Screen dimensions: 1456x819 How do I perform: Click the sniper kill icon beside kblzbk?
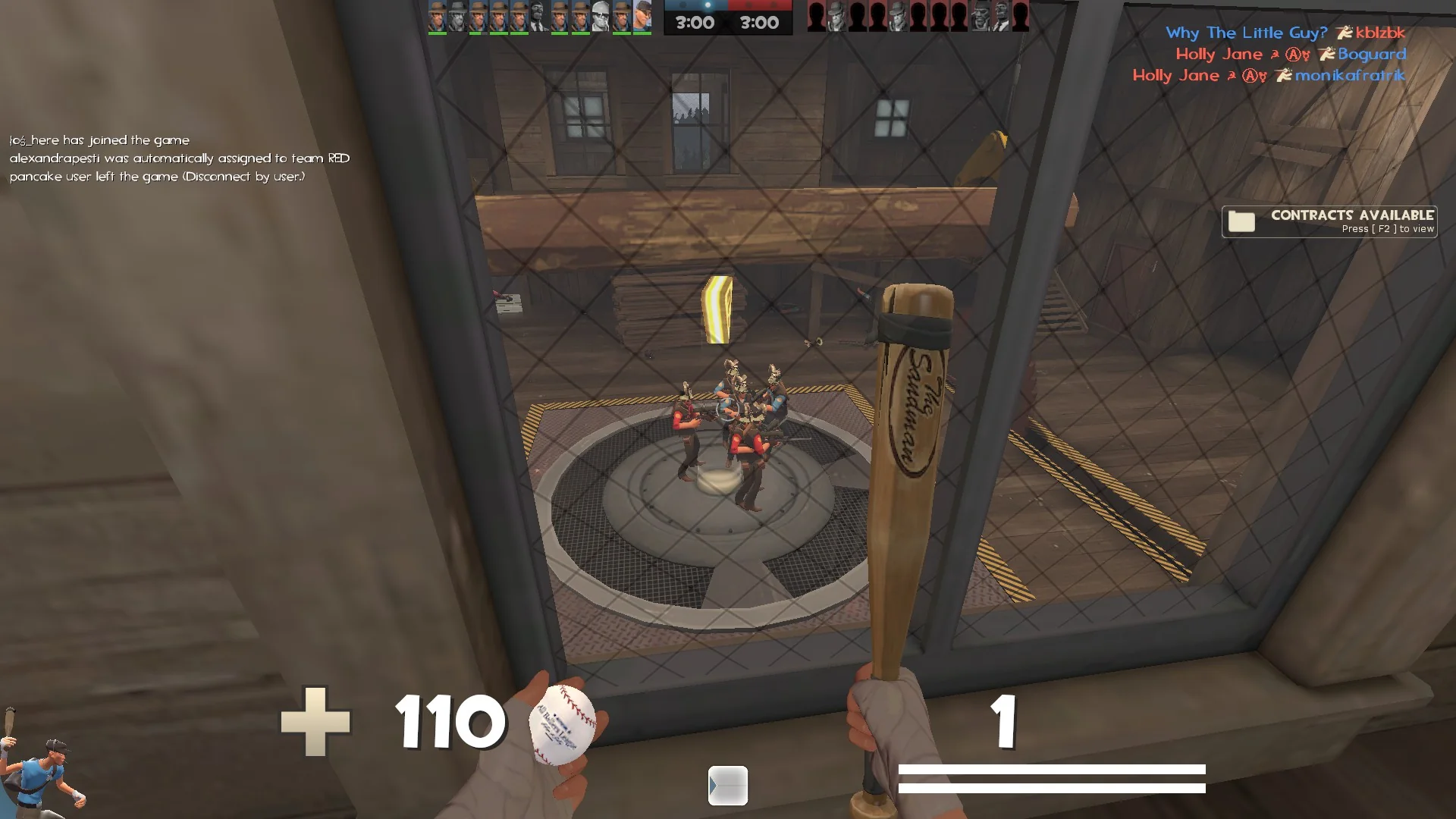click(x=1345, y=33)
